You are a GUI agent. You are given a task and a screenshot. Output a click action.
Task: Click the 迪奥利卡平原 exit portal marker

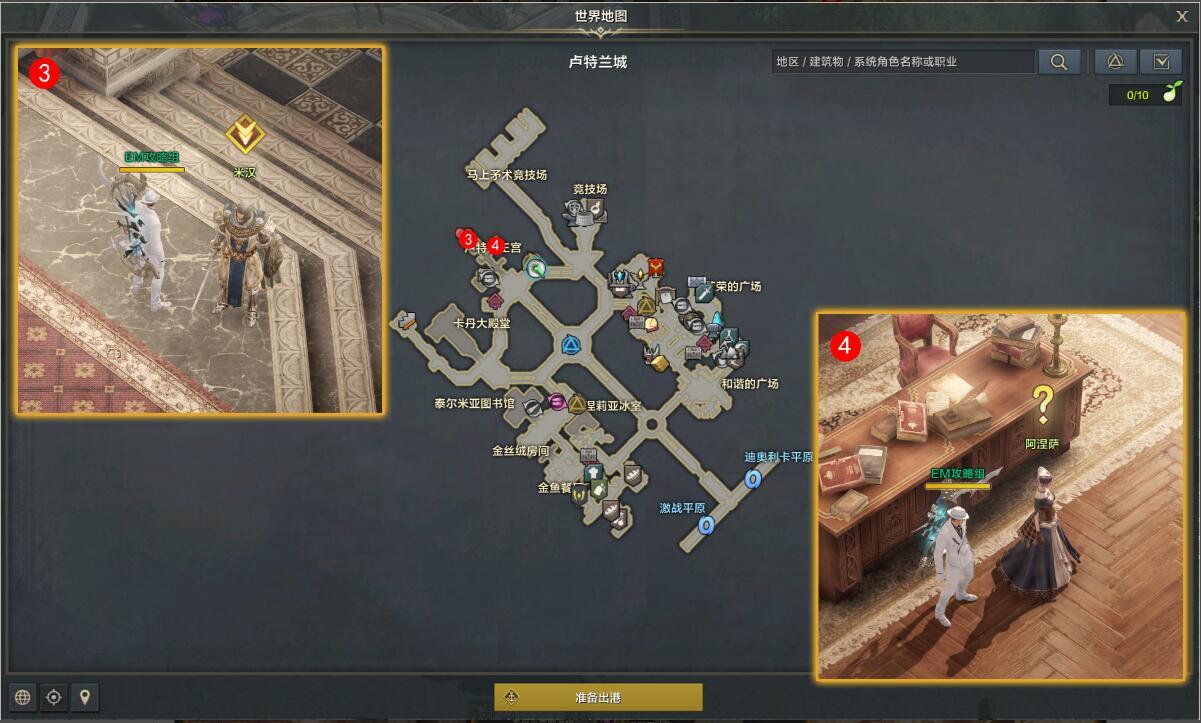[x=753, y=479]
